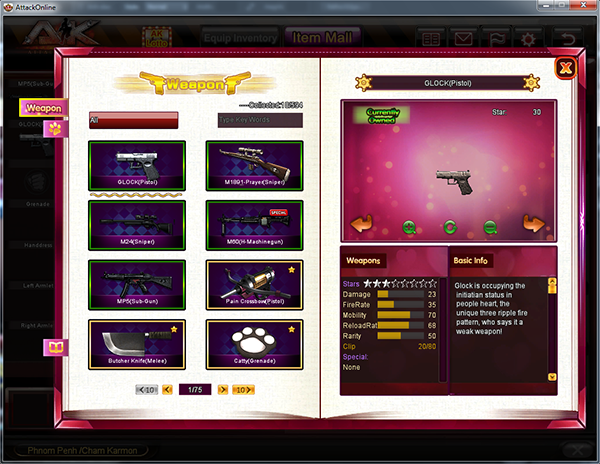The height and width of the screenshot is (464, 600).
Task: Open the All category filter dropdown
Action: (x=133, y=120)
